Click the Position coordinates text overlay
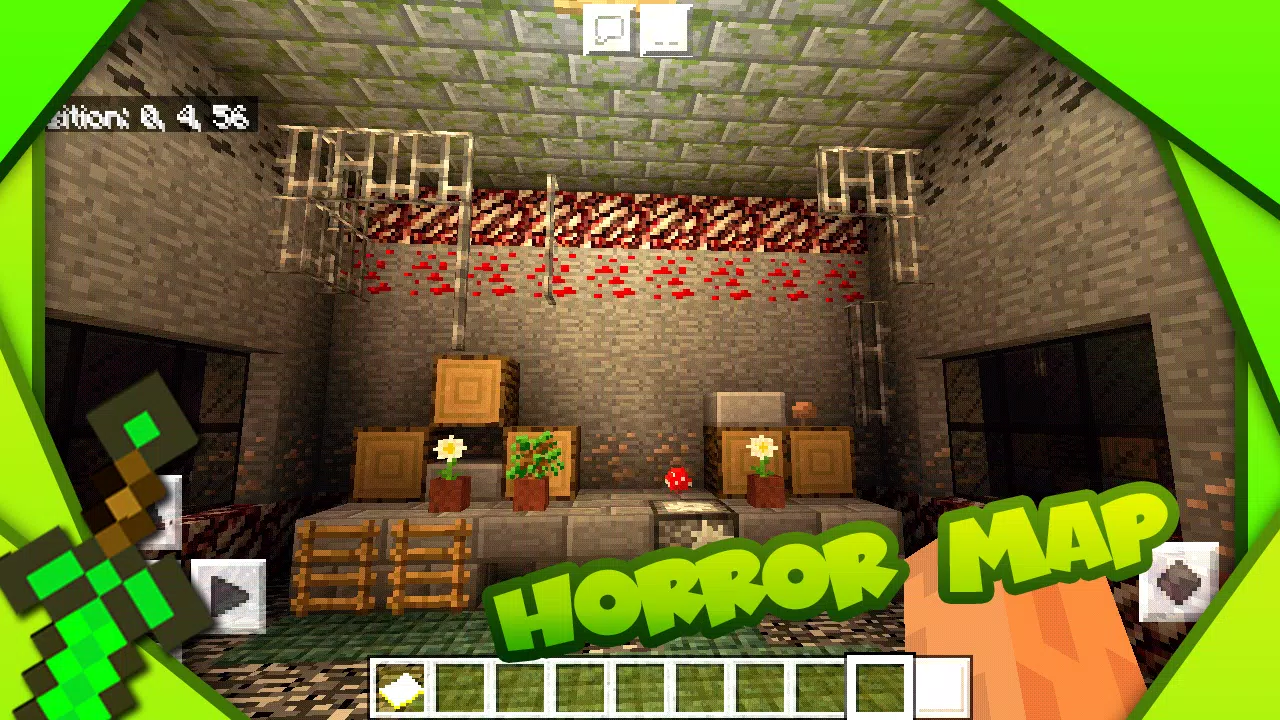Screen dimensions: 1280x720 click(x=150, y=115)
